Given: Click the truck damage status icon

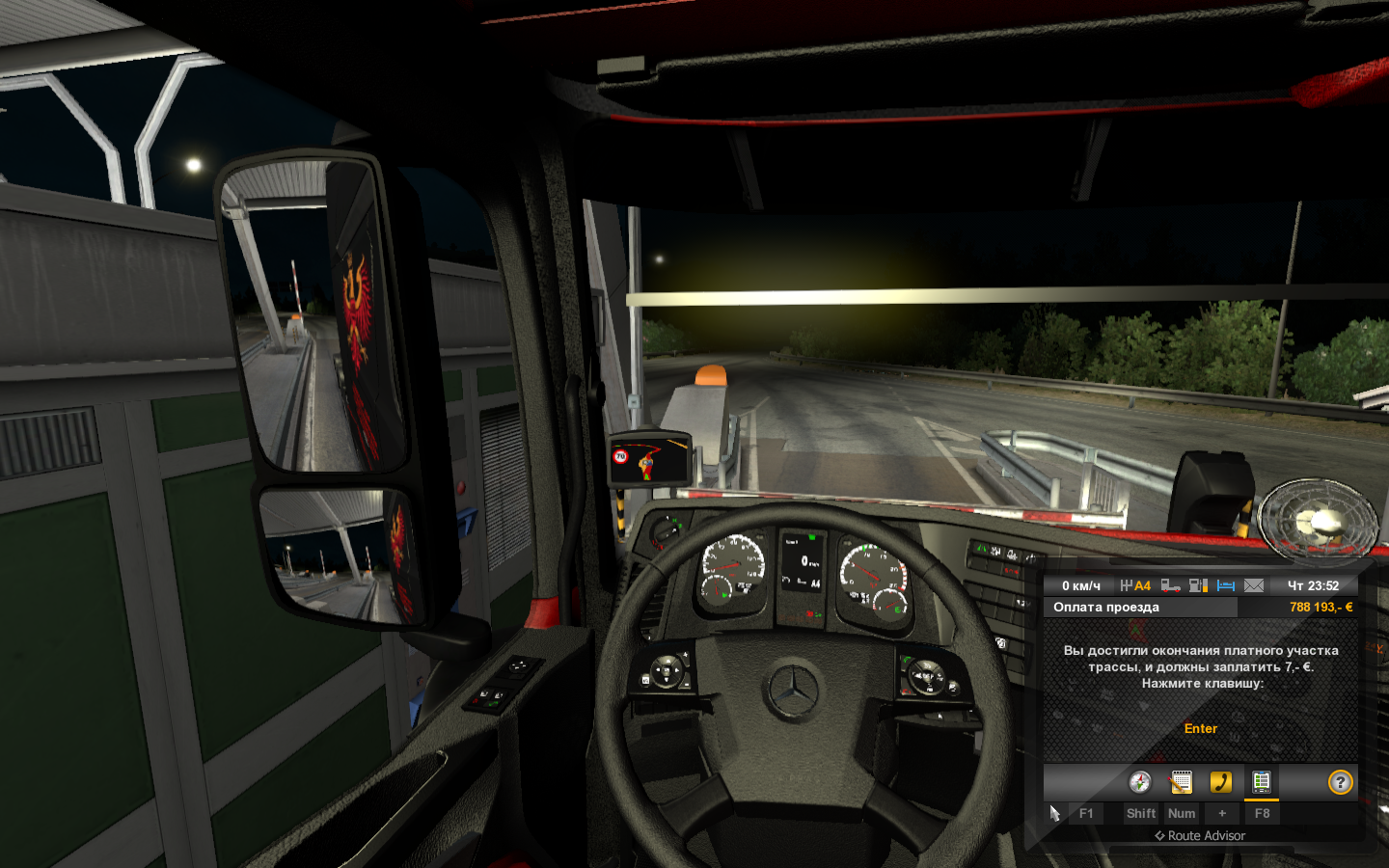Looking at the screenshot, I should (1171, 585).
